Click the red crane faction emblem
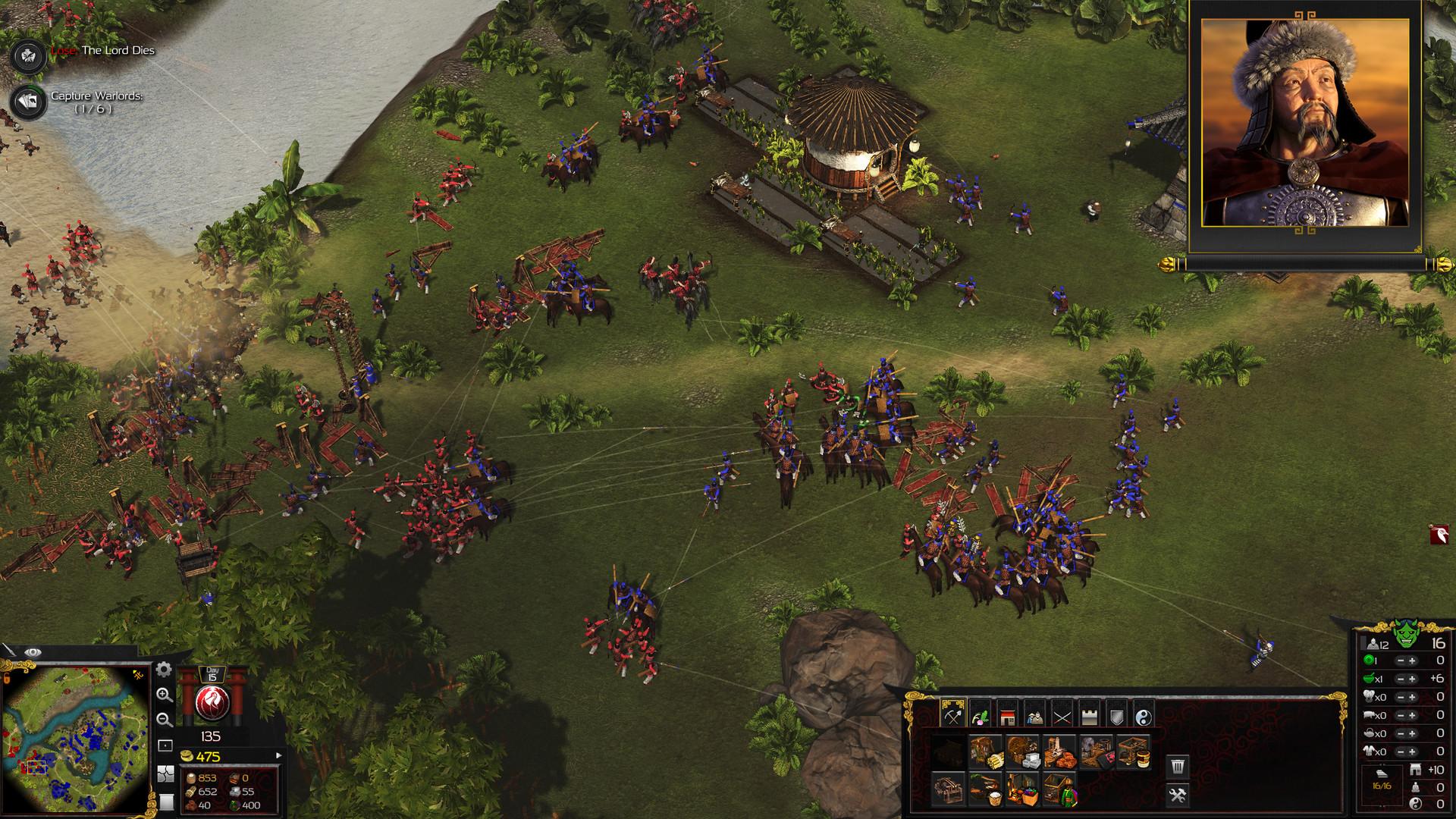1456x819 pixels. [212, 703]
